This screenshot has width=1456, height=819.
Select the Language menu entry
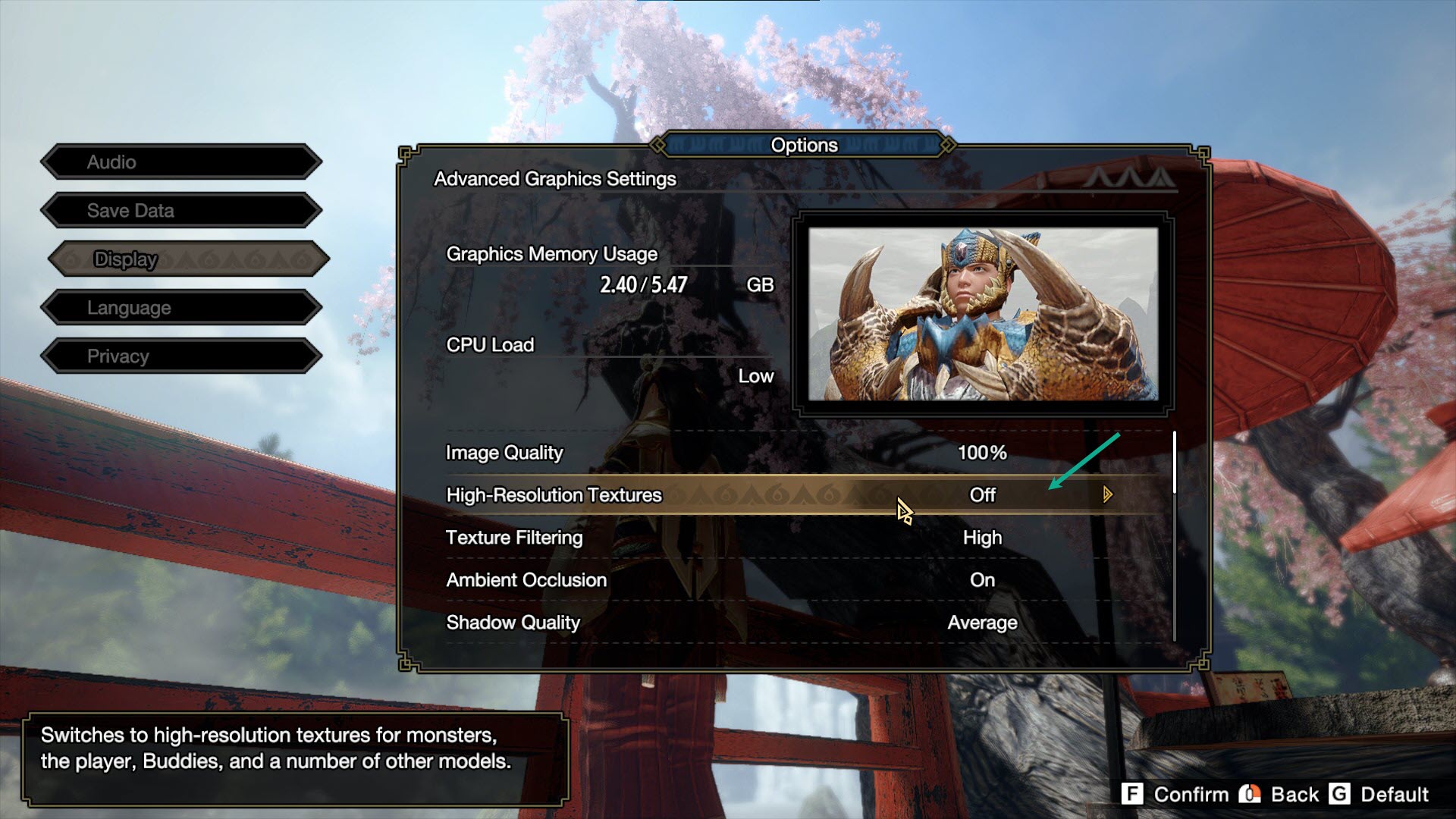pyautogui.click(x=182, y=307)
